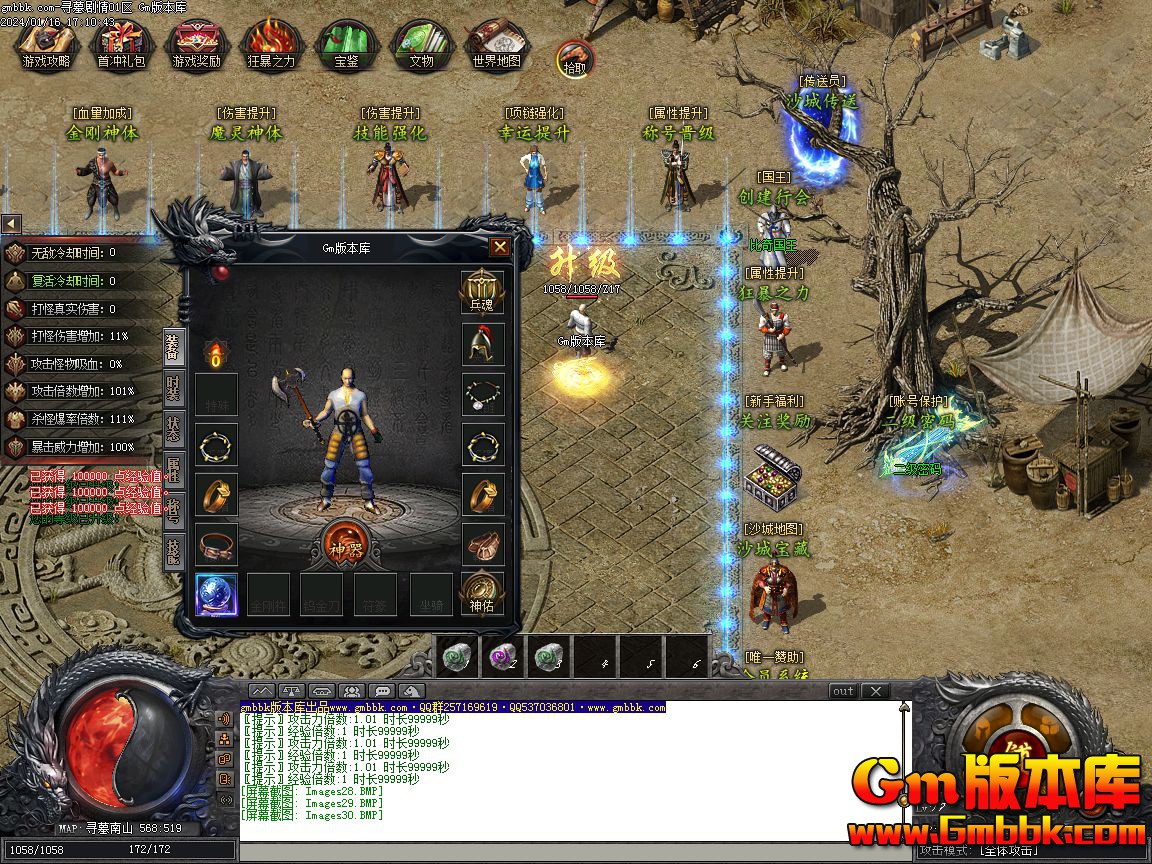The image size is (1152, 864).
Task: Click the chat panel's out button
Action: (843, 691)
